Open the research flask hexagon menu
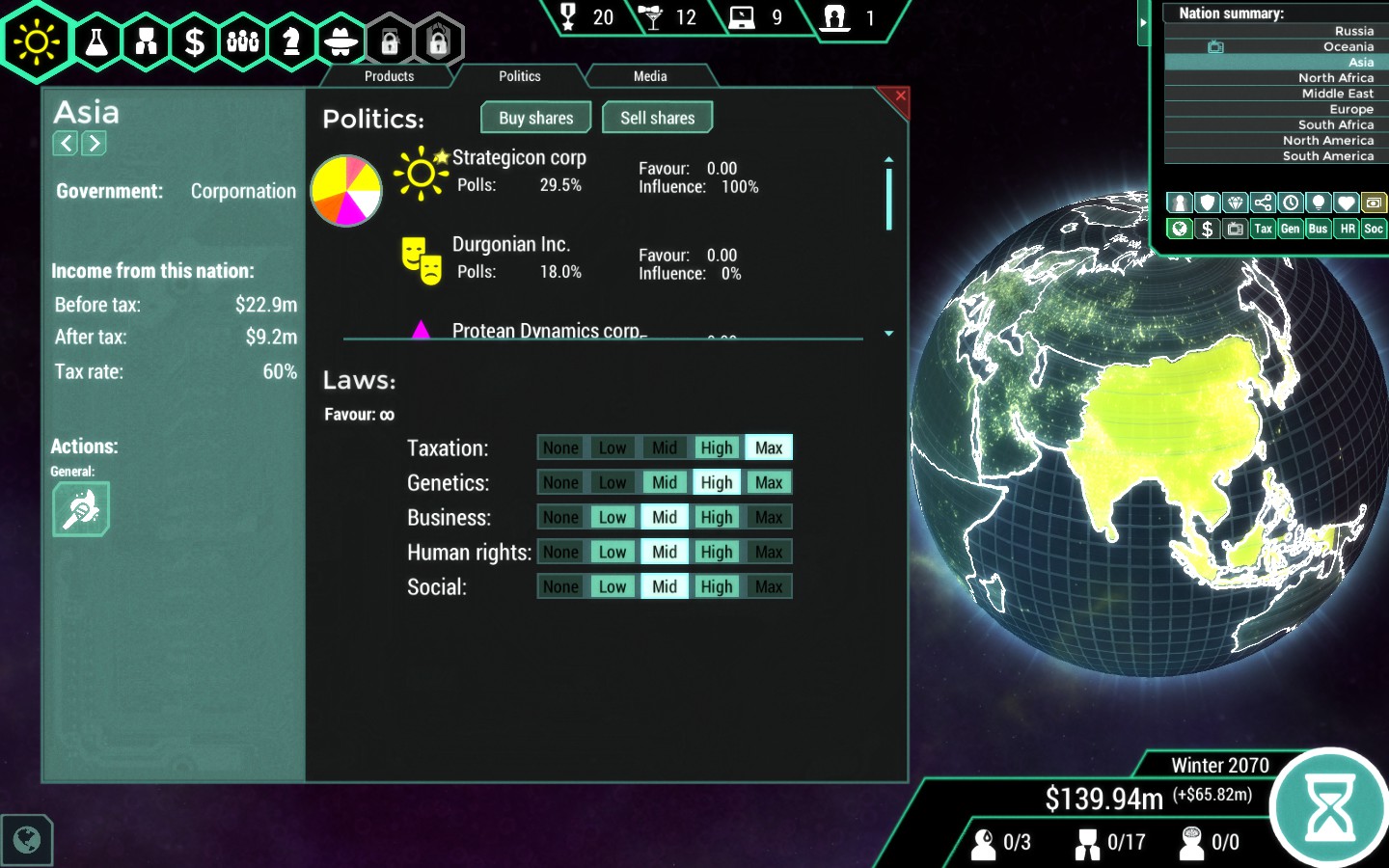 pos(97,41)
